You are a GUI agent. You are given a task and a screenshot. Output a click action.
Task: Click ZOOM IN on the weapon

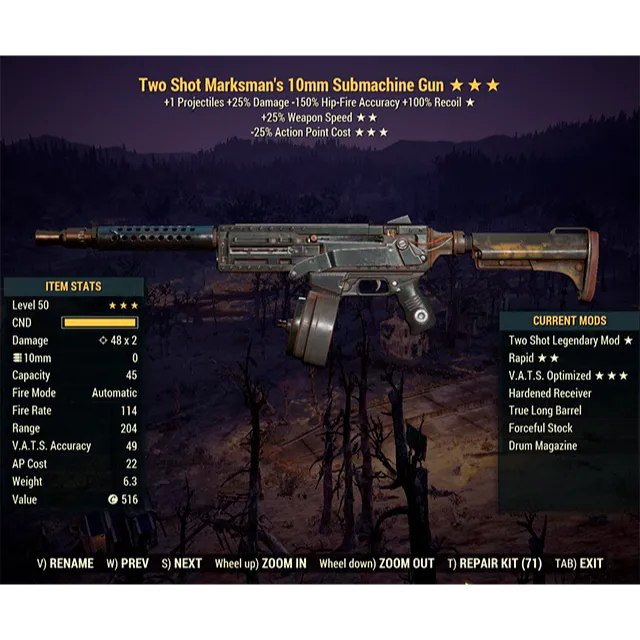coord(260,563)
